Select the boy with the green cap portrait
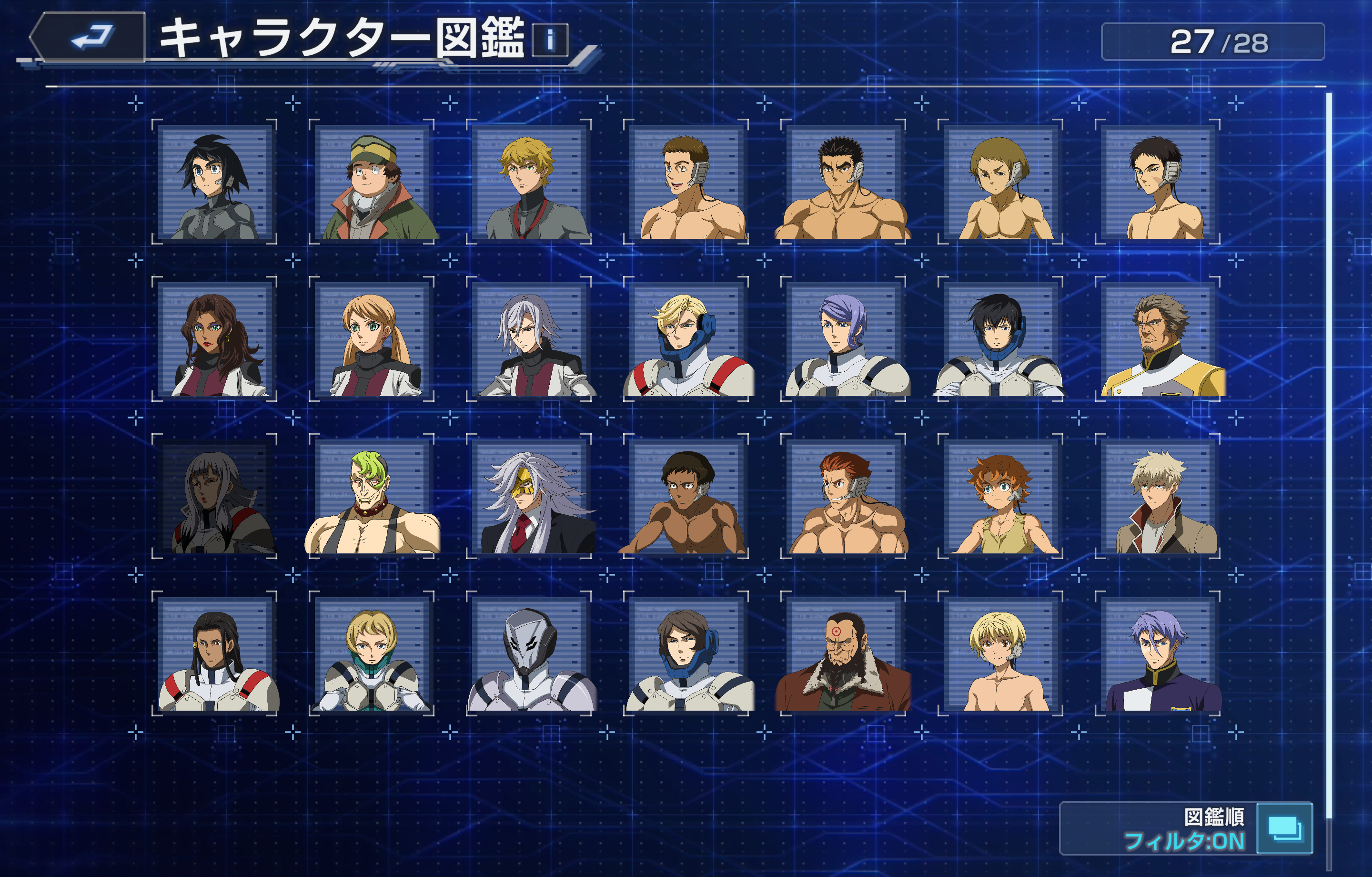 (372, 183)
